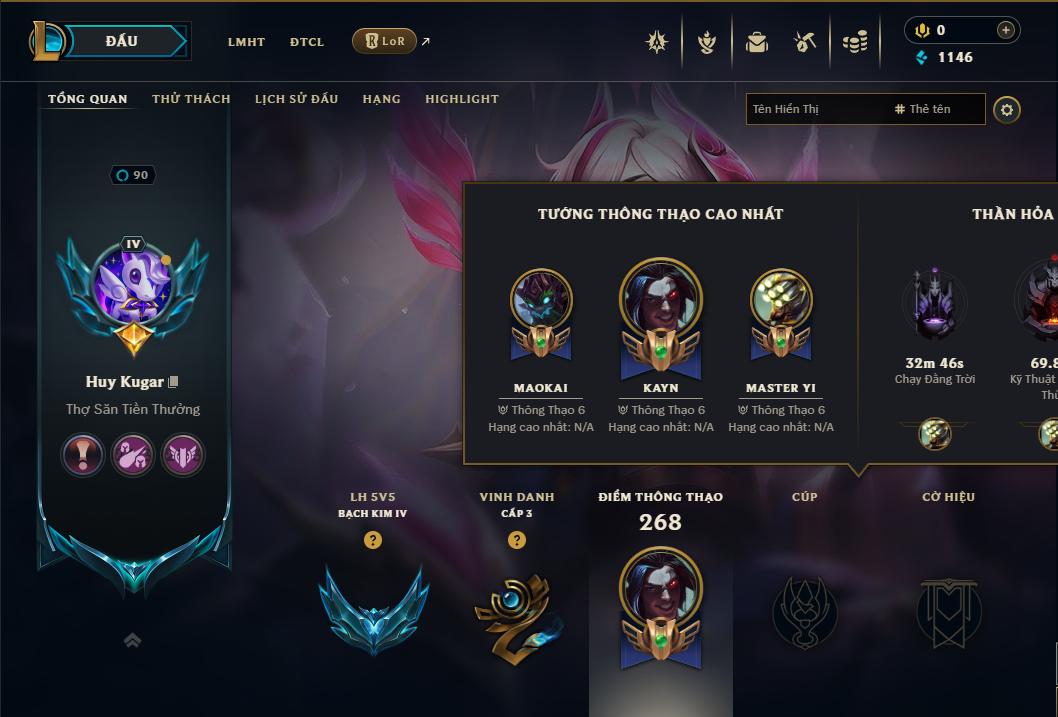Open the Lịch Sử Đấu tab
The image size is (1058, 717).
pyautogui.click(x=296, y=99)
